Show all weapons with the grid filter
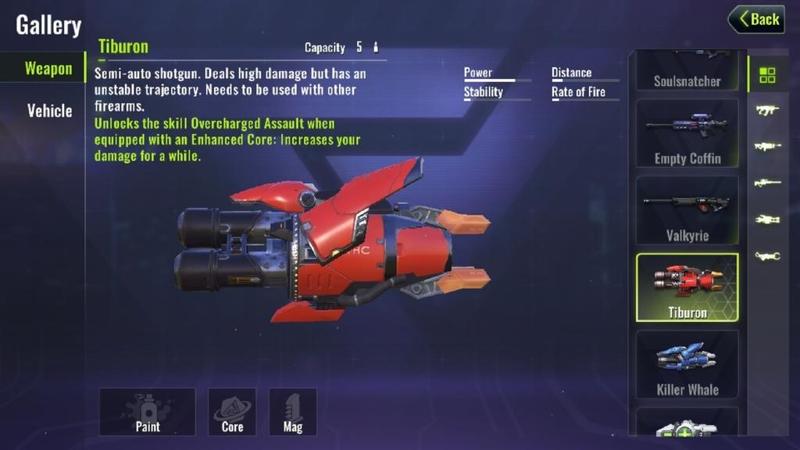 (767, 75)
